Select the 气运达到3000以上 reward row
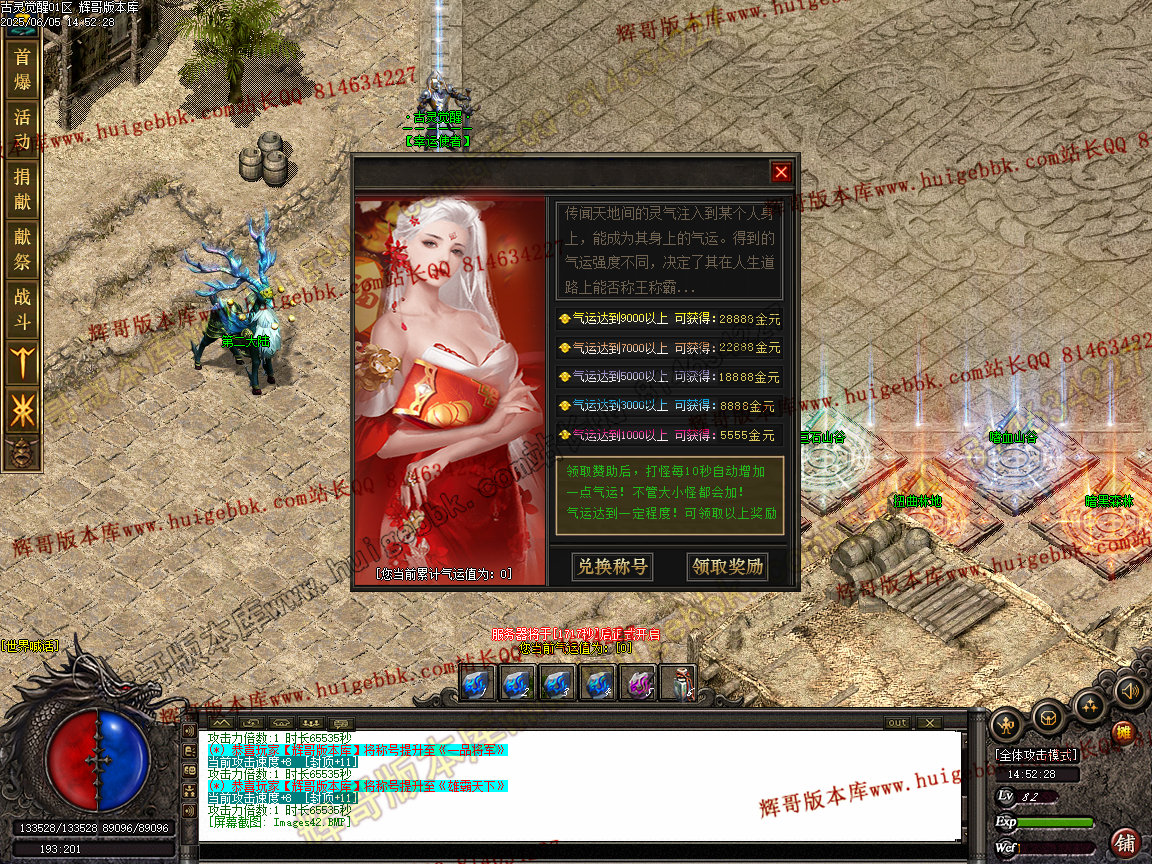This screenshot has width=1152, height=864. tap(669, 406)
